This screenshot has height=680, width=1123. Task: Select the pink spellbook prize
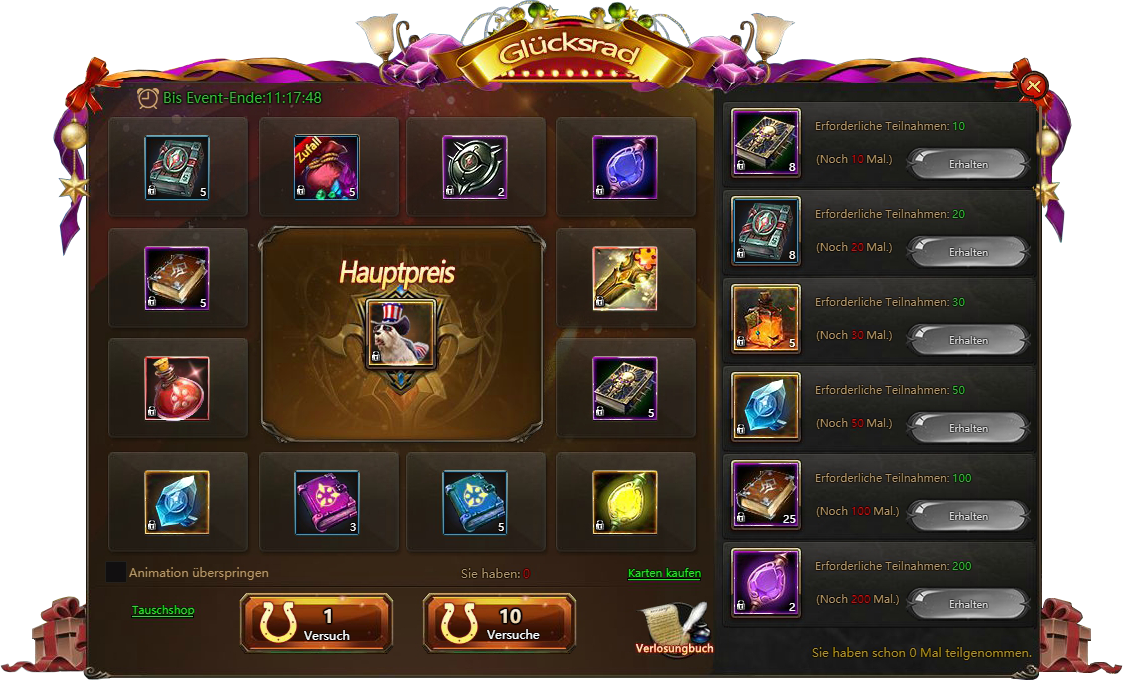(x=327, y=502)
